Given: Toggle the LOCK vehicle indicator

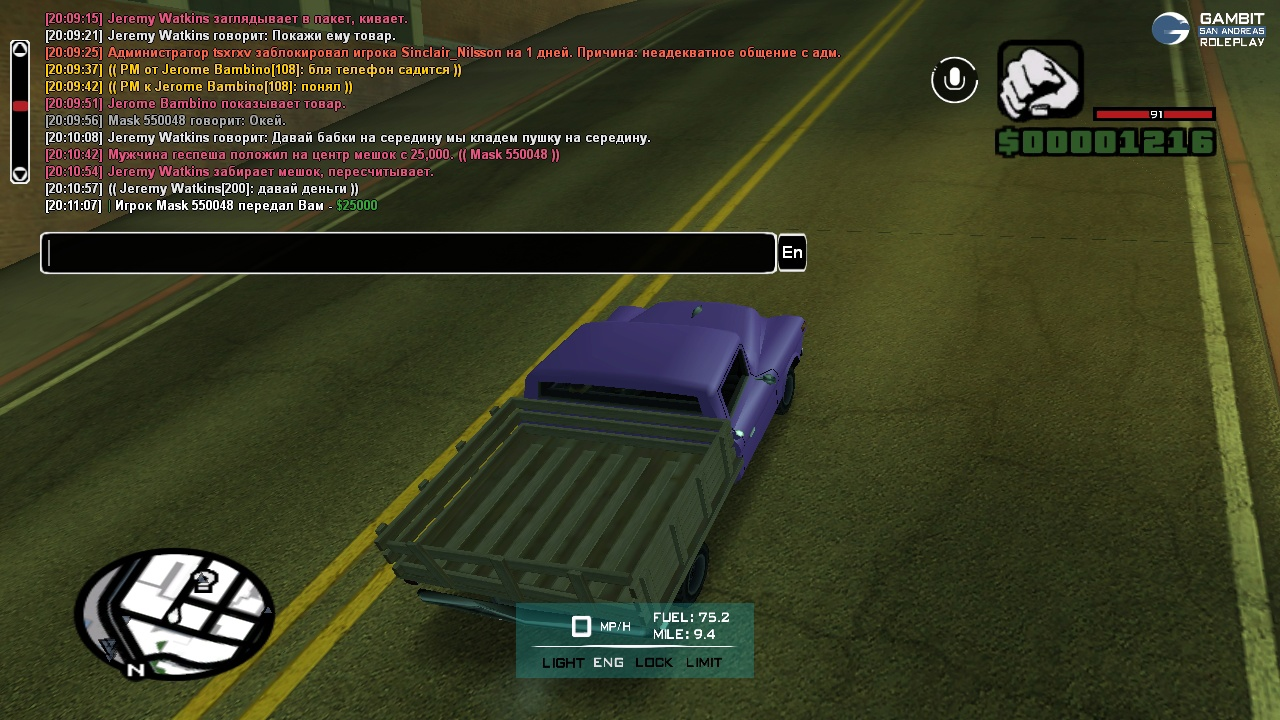Looking at the screenshot, I should point(654,663).
